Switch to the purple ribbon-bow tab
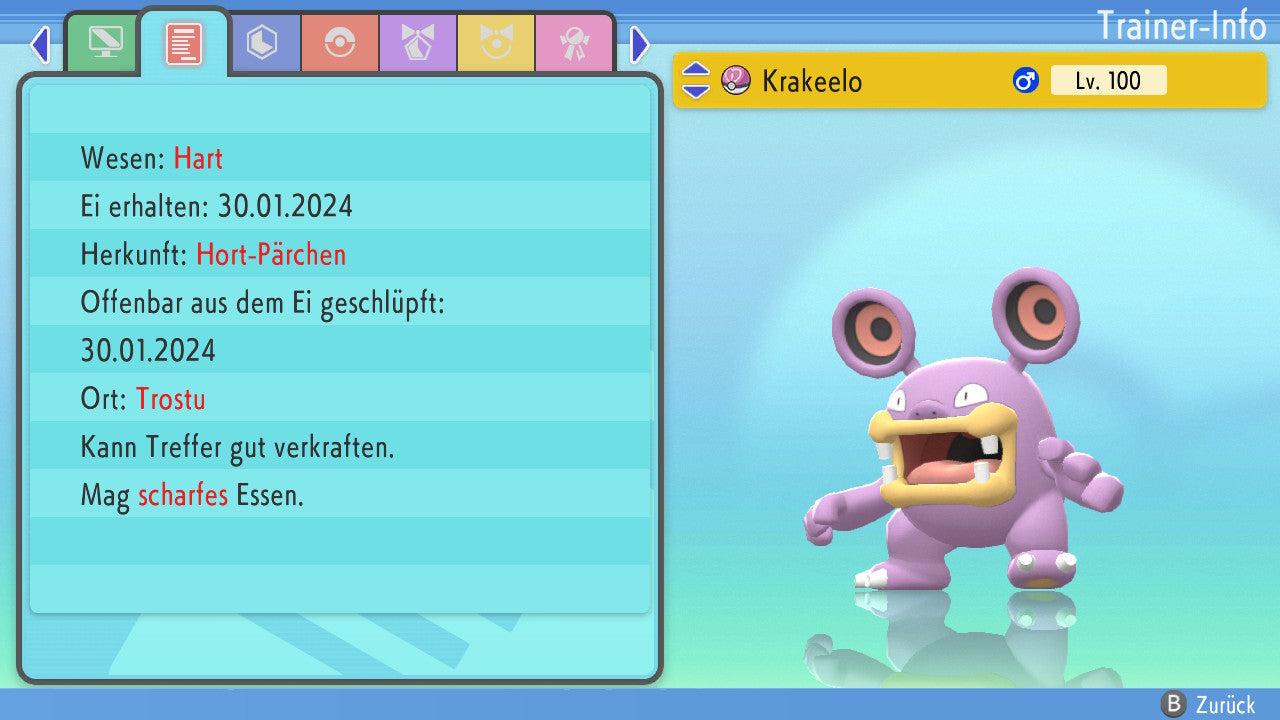This screenshot has width=1280, height=720. 418,43
